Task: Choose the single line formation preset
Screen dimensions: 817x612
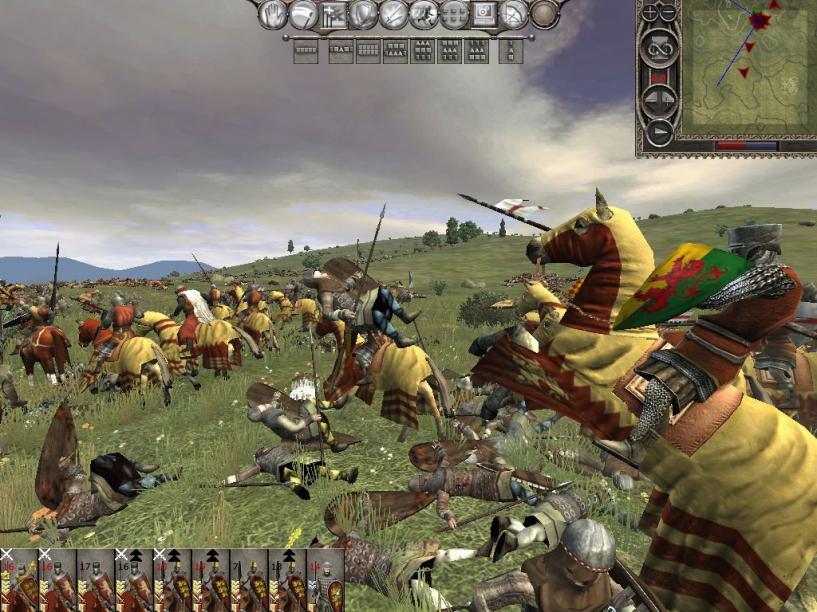Action: 305,50
